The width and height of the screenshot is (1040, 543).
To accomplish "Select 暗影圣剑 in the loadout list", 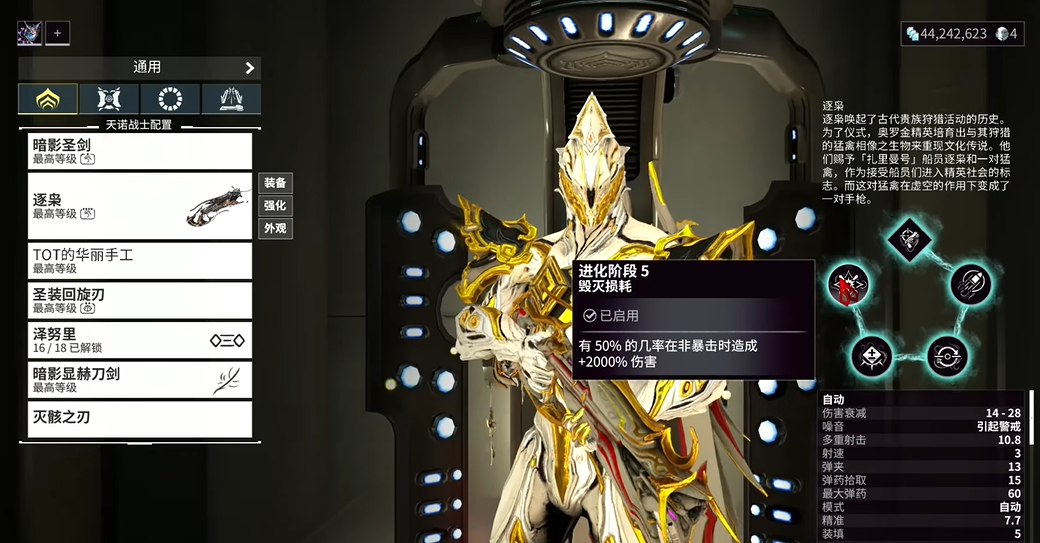I will click(139, 151).
